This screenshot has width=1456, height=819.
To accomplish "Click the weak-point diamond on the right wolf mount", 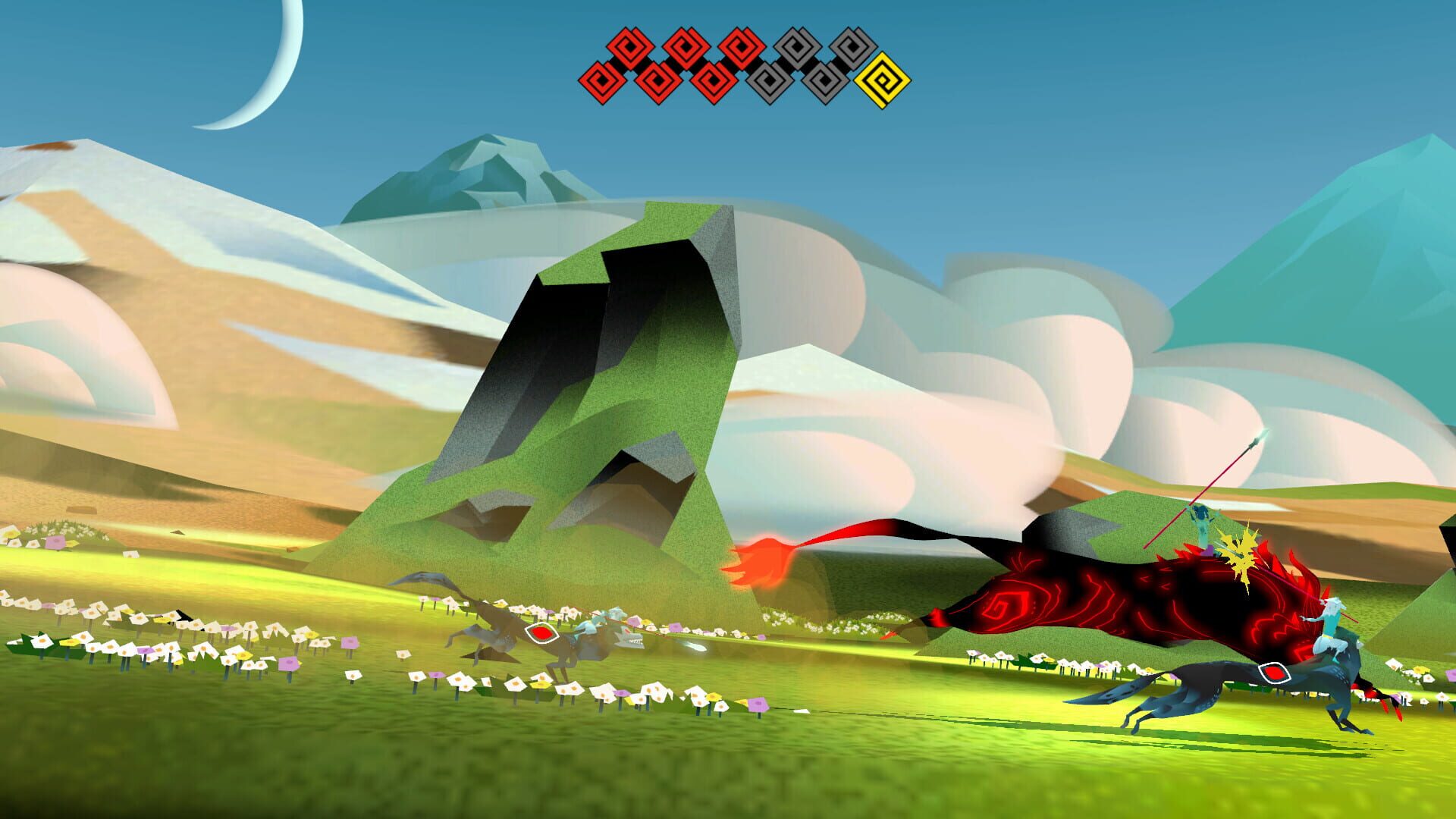I will pyautogui.click(x=1273, y=673).
